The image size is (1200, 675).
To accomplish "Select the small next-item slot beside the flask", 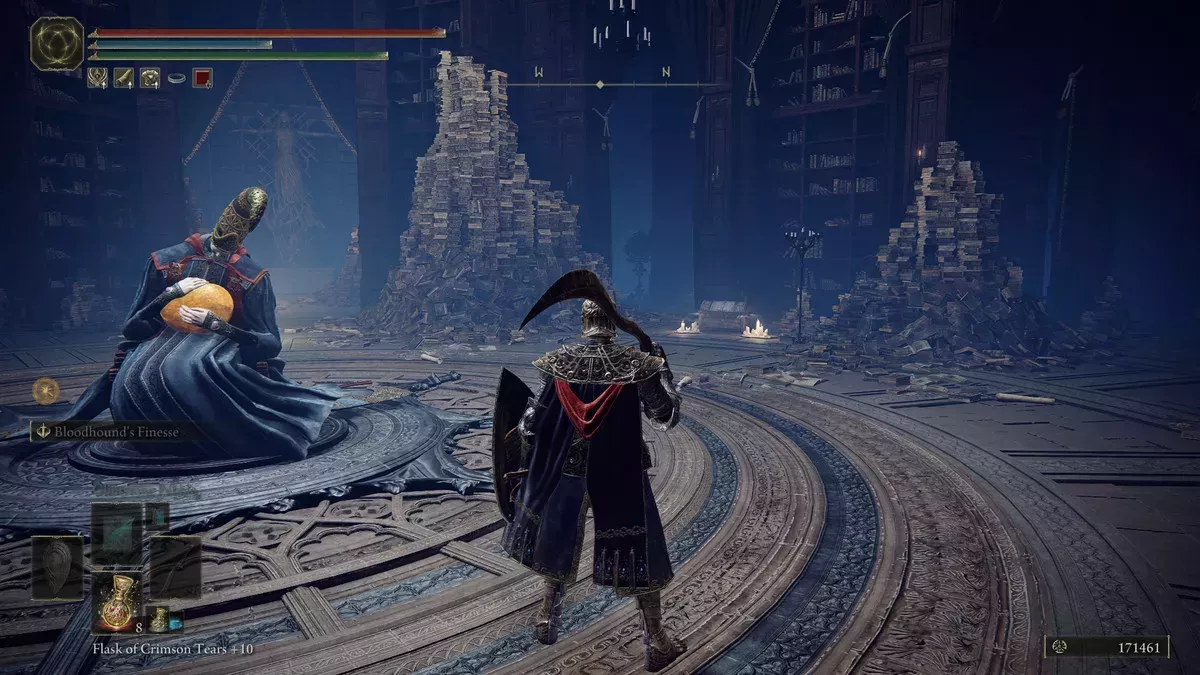I will click(158, 618).
